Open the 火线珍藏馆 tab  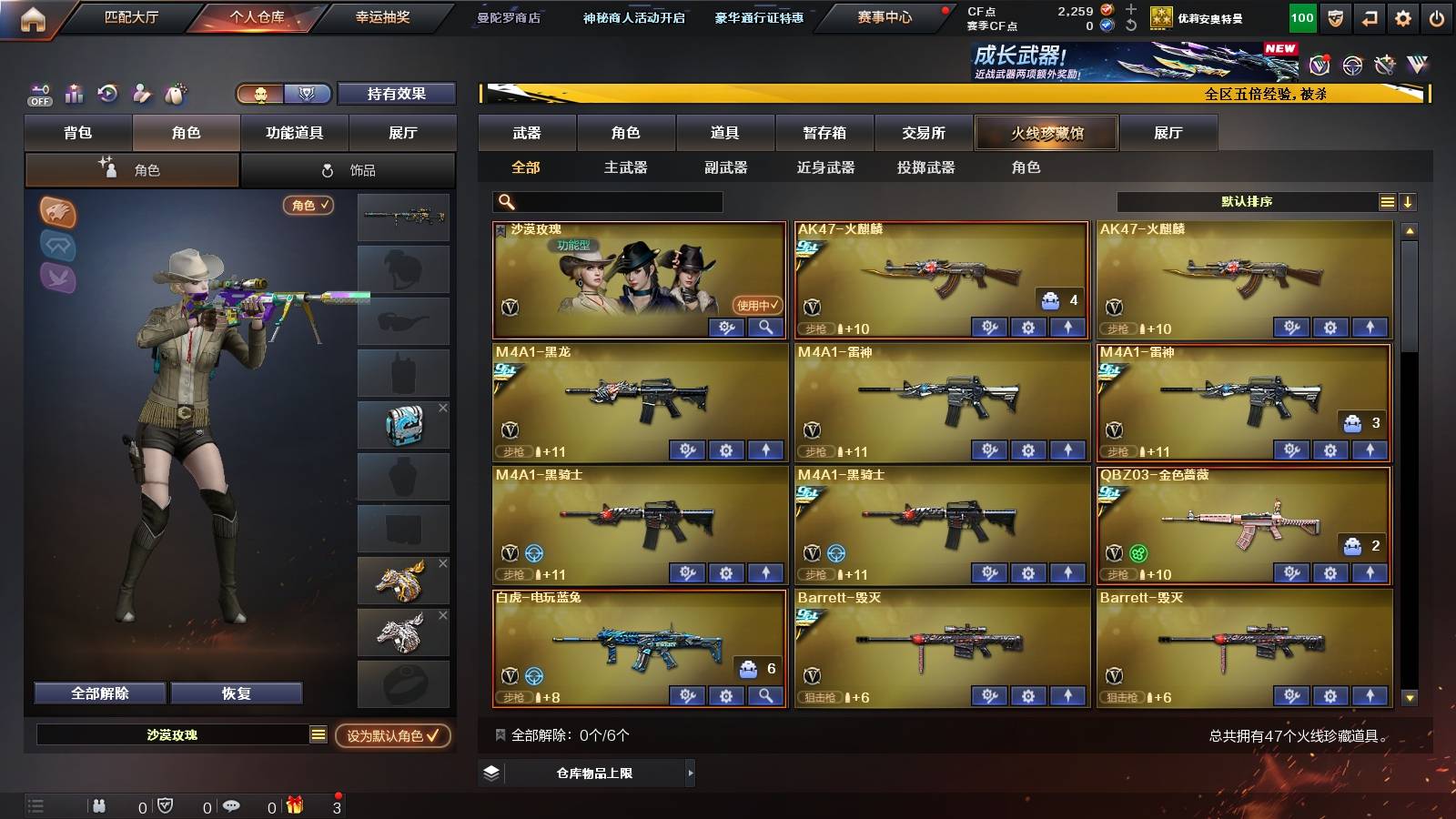[1046, 133]
